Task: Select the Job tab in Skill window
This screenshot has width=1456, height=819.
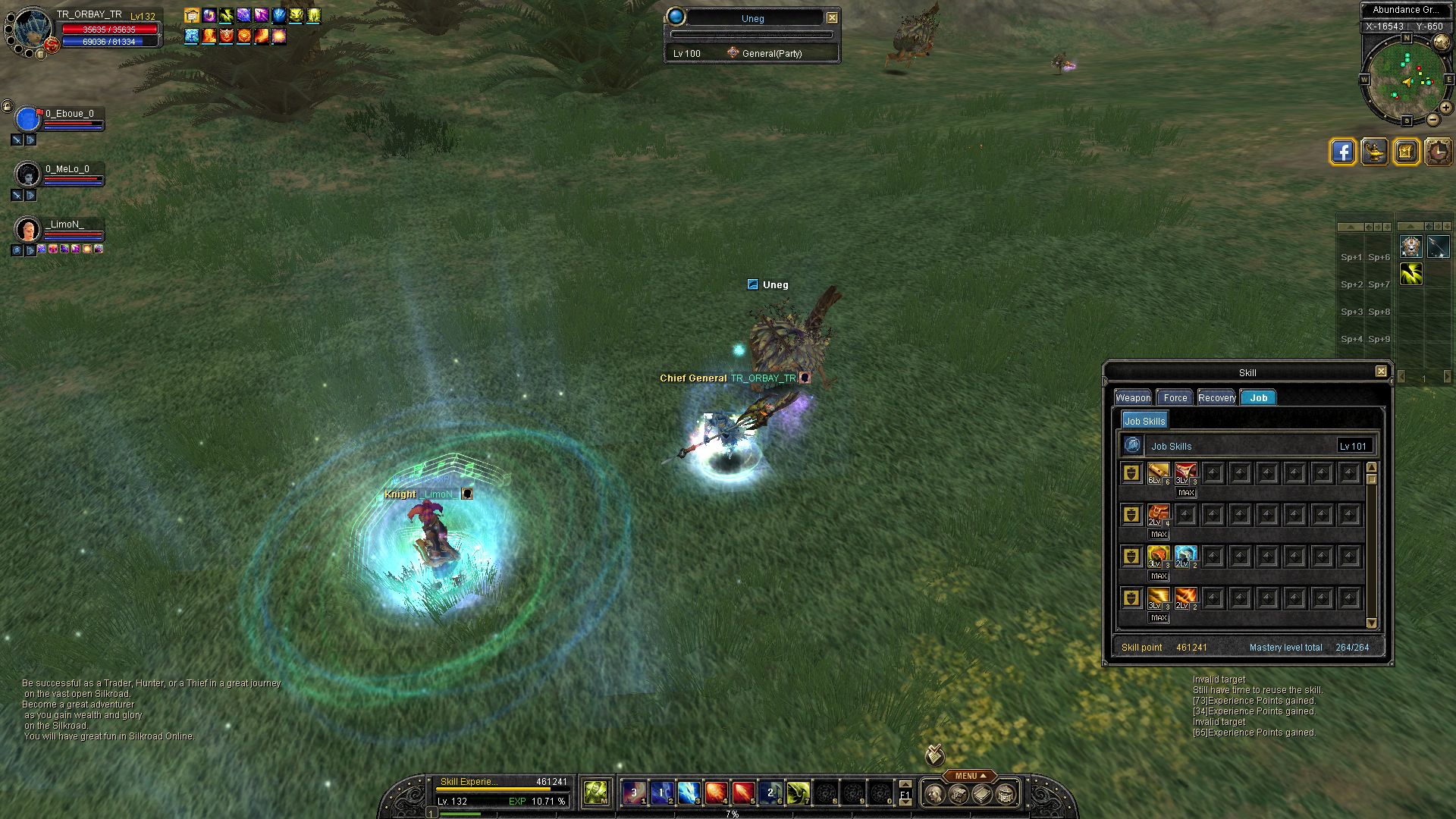Action: point(1258,397)
